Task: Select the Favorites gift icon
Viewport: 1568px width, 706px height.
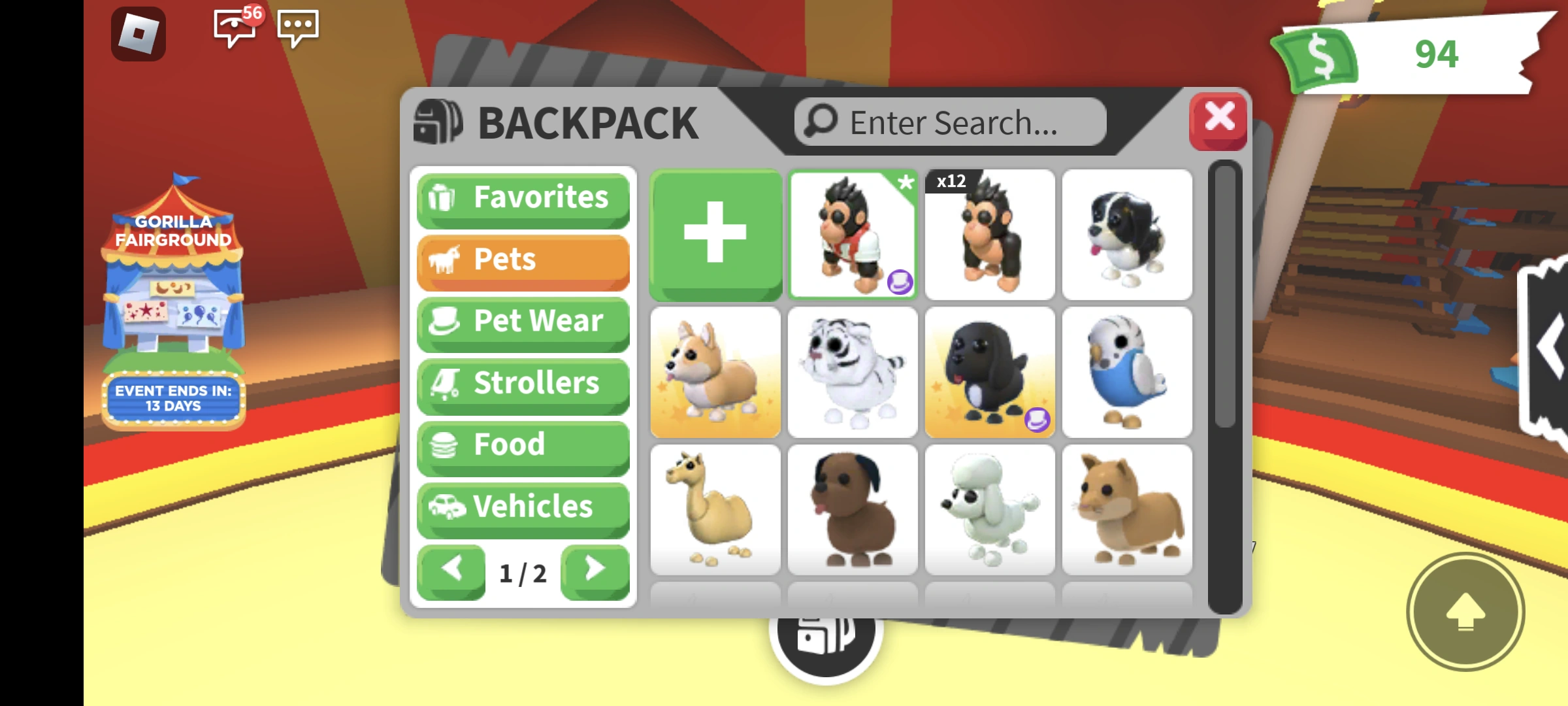Action: [x=445, y=197]
